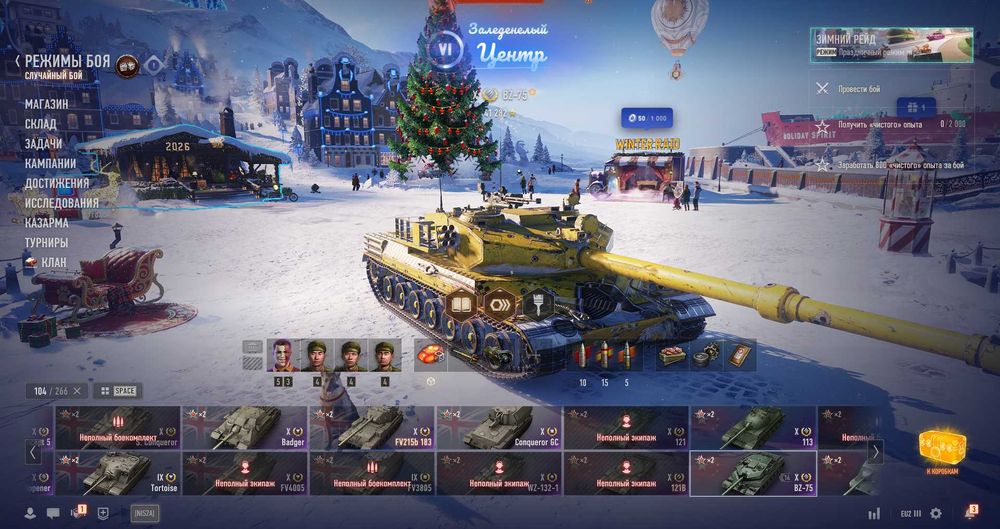This screenshot has width=1000, height=529.
Task: Enter the Казарма barracks
Action: (x=47, y=223)
